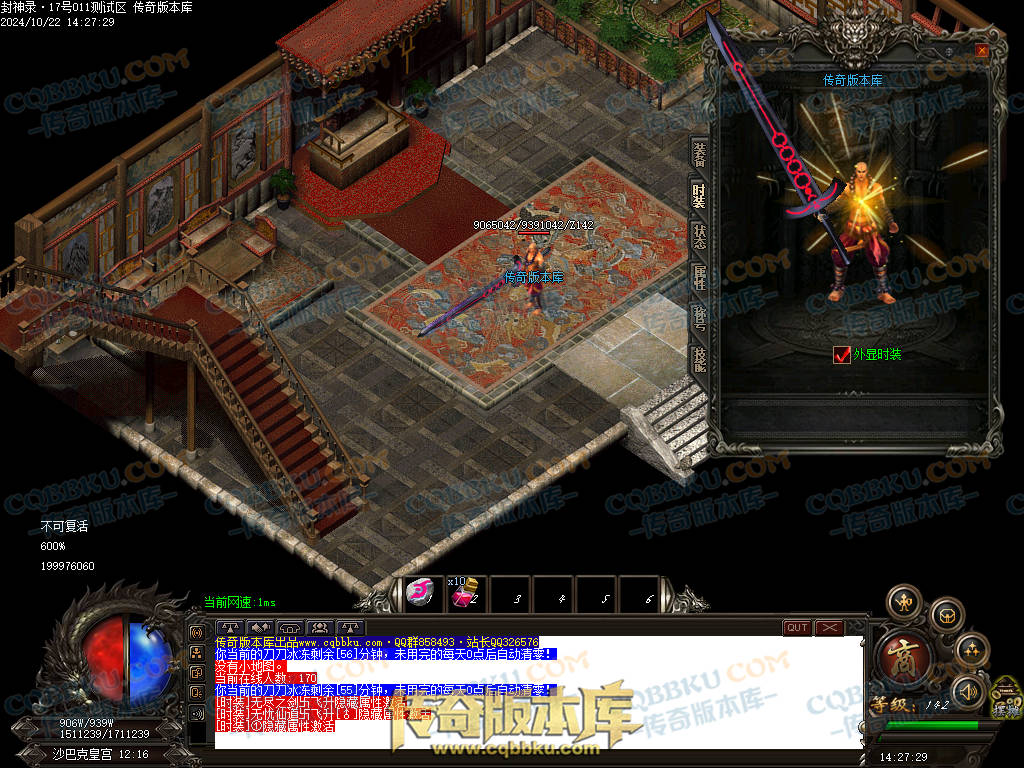Switch to the 称号 title tab
Viewport: 1024px width, 768px height.
coord(699,319)
